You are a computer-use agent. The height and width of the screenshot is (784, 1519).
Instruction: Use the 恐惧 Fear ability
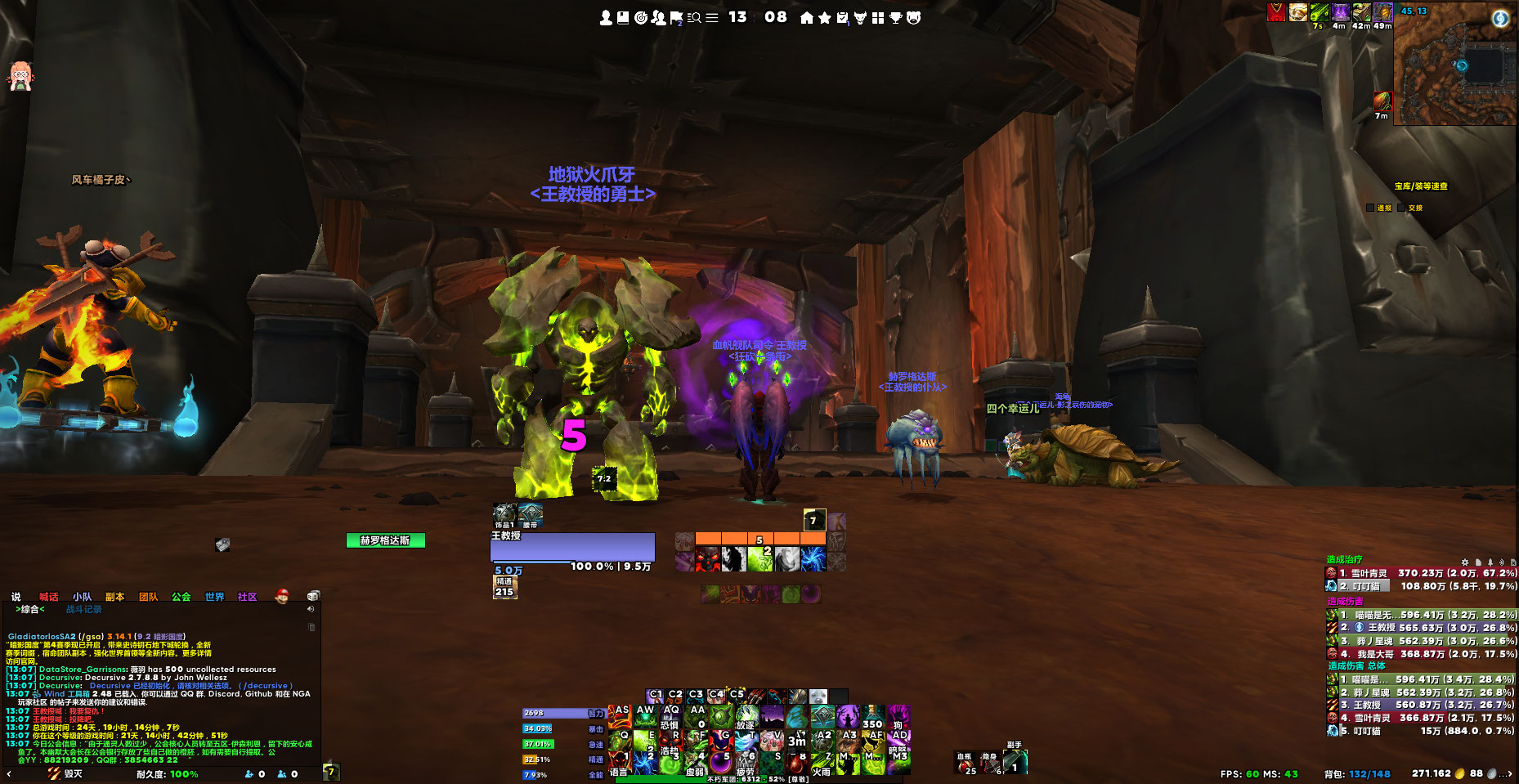[x=670, y=718]
